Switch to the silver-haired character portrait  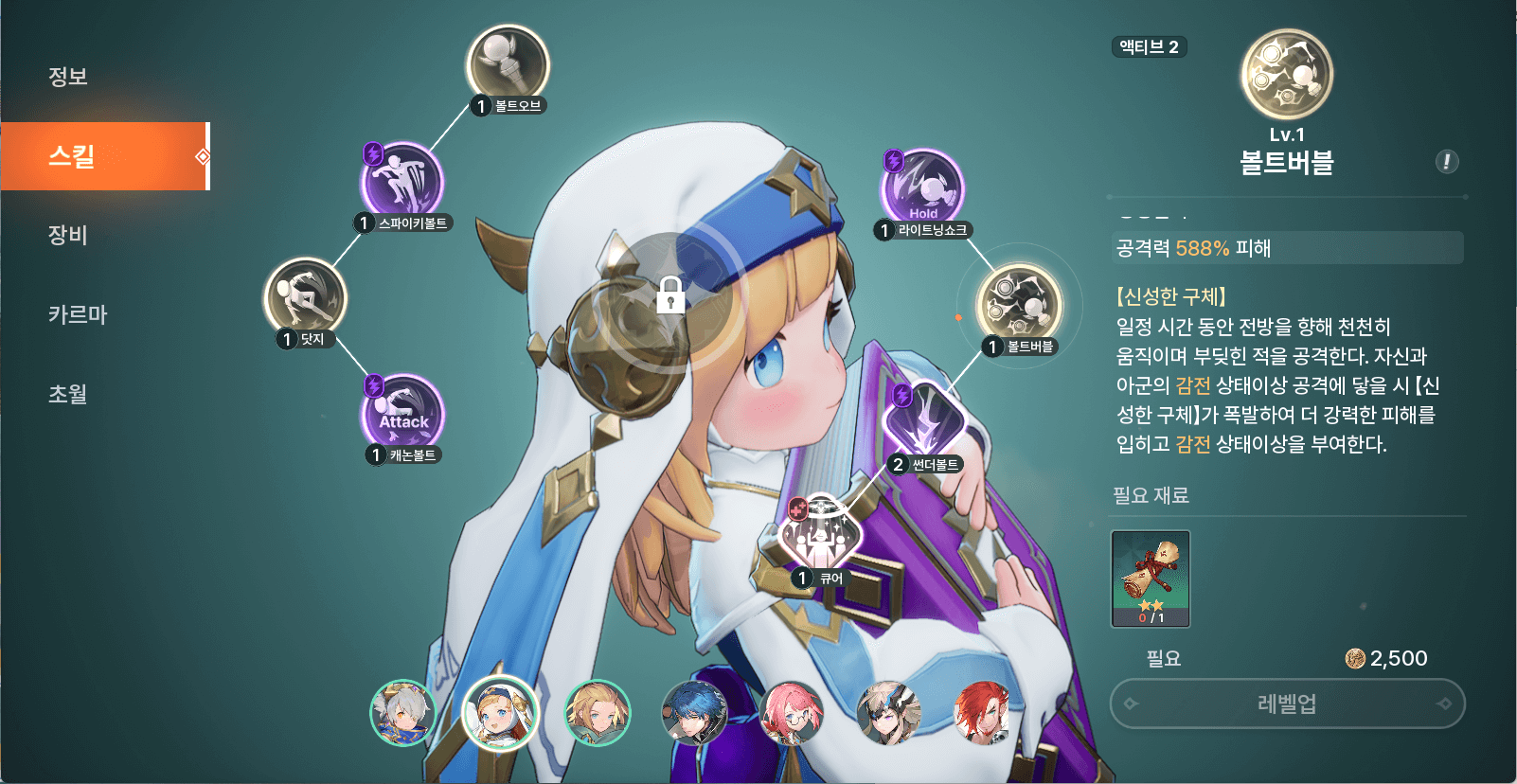402,712
